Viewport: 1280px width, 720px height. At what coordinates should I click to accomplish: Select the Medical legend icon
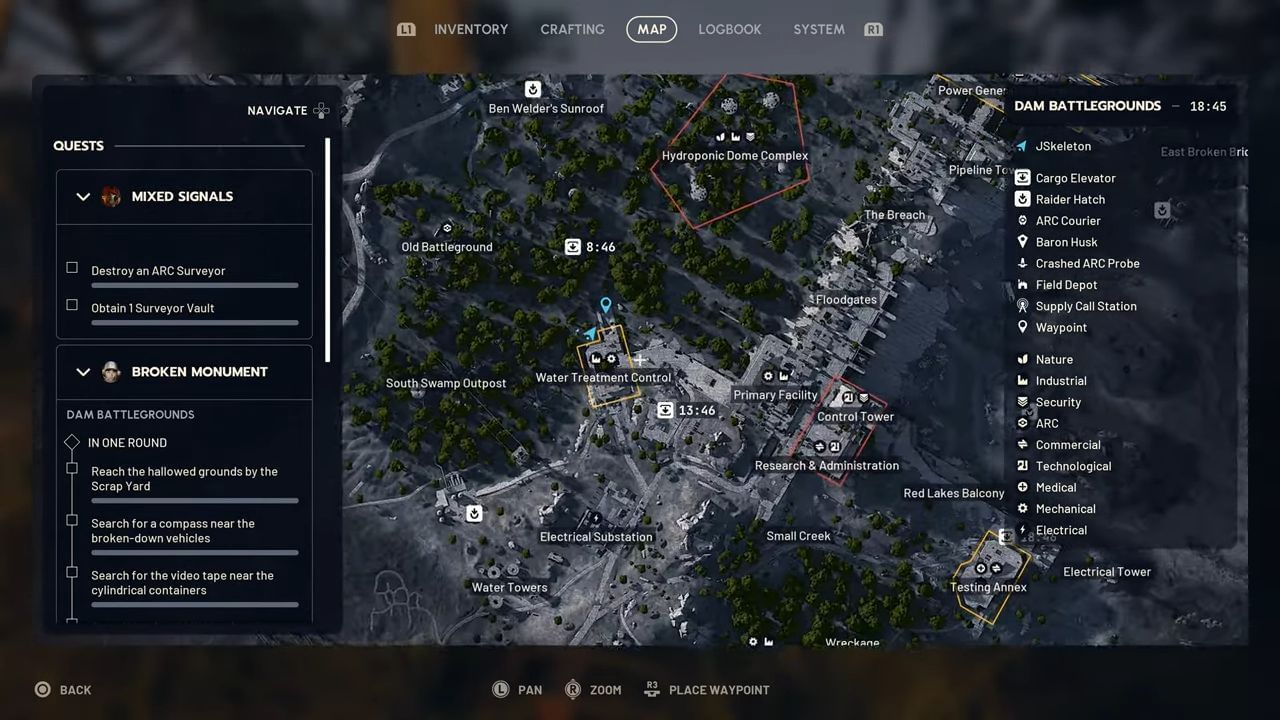click(1022, 487)
